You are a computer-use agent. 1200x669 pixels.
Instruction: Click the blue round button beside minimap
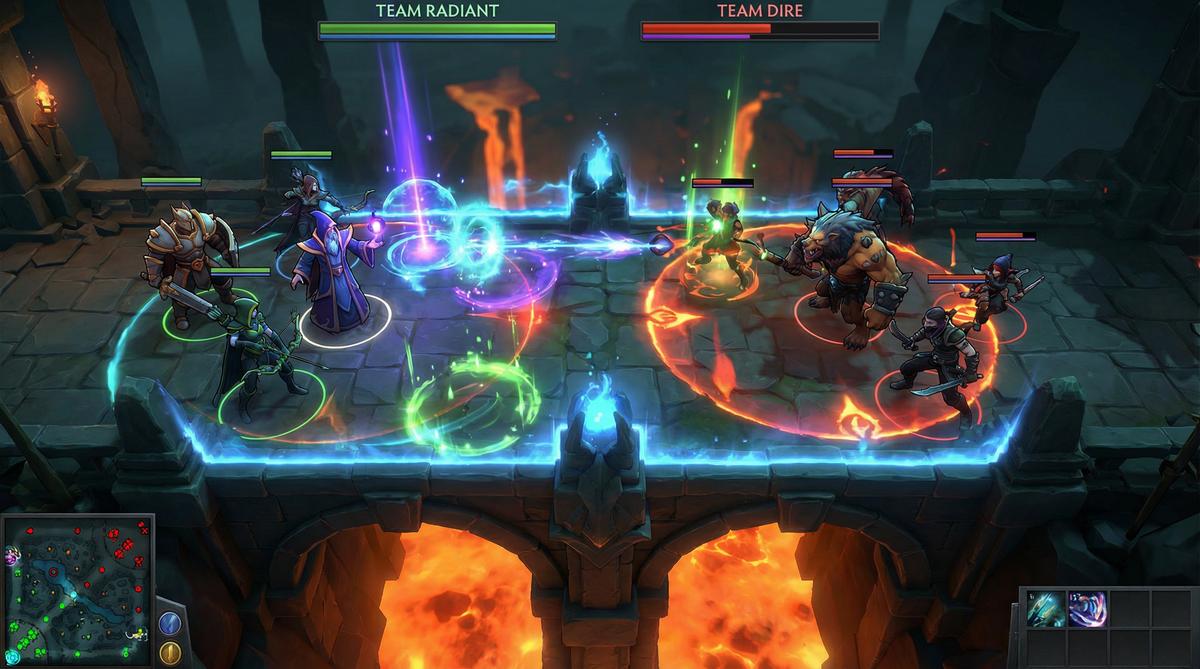coord(169,621)
